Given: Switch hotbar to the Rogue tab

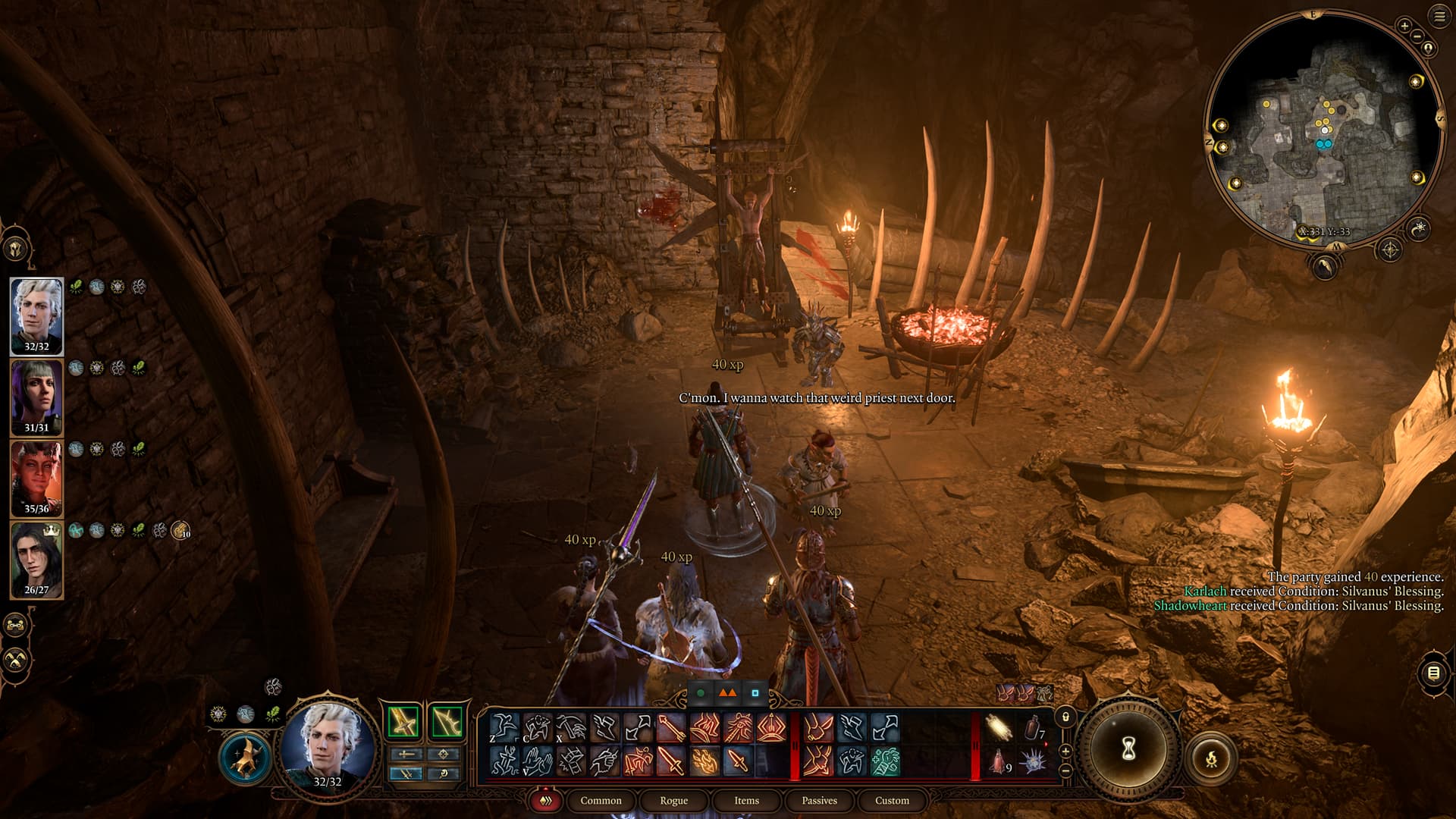Looking at the screenshot, I should pos(673,801).
